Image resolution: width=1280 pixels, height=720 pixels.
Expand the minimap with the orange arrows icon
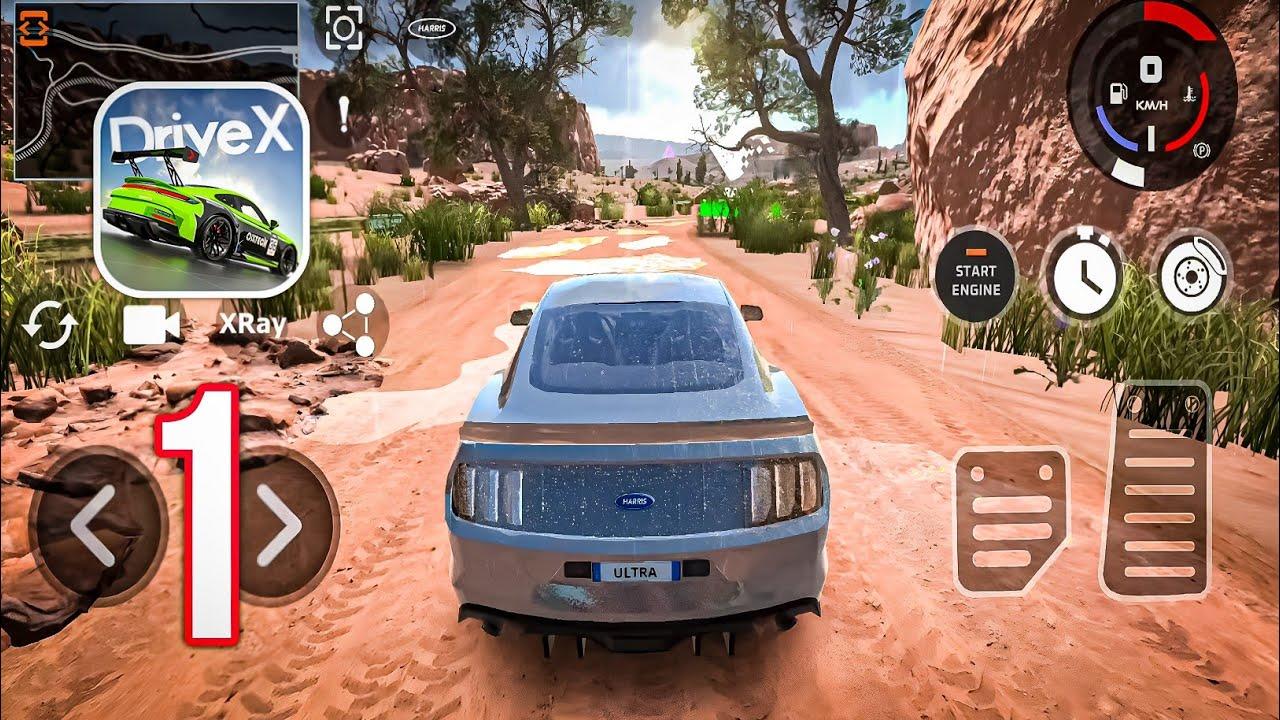coord(33,30)
